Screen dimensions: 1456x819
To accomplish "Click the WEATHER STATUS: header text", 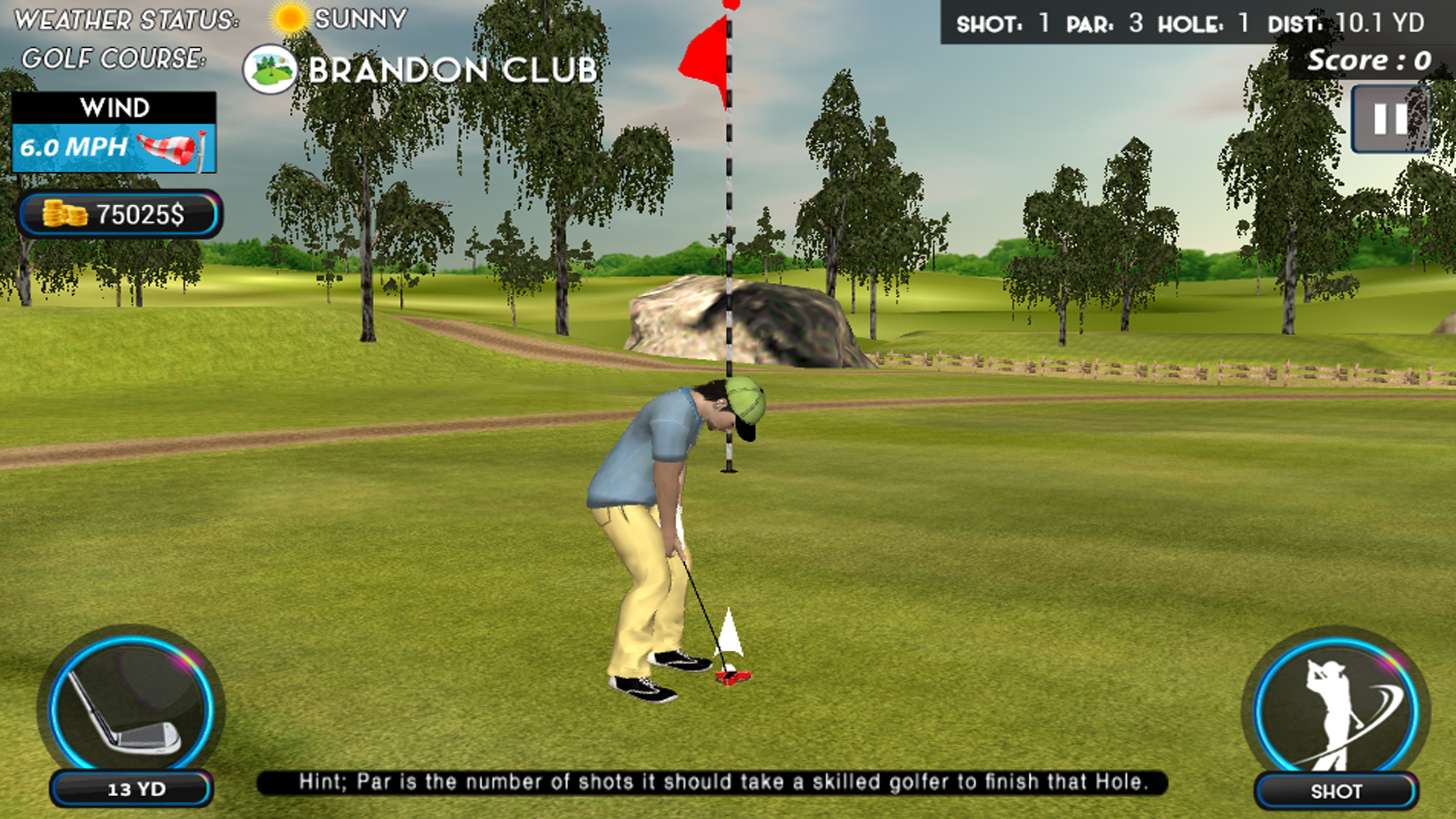I will click(128, 18).
